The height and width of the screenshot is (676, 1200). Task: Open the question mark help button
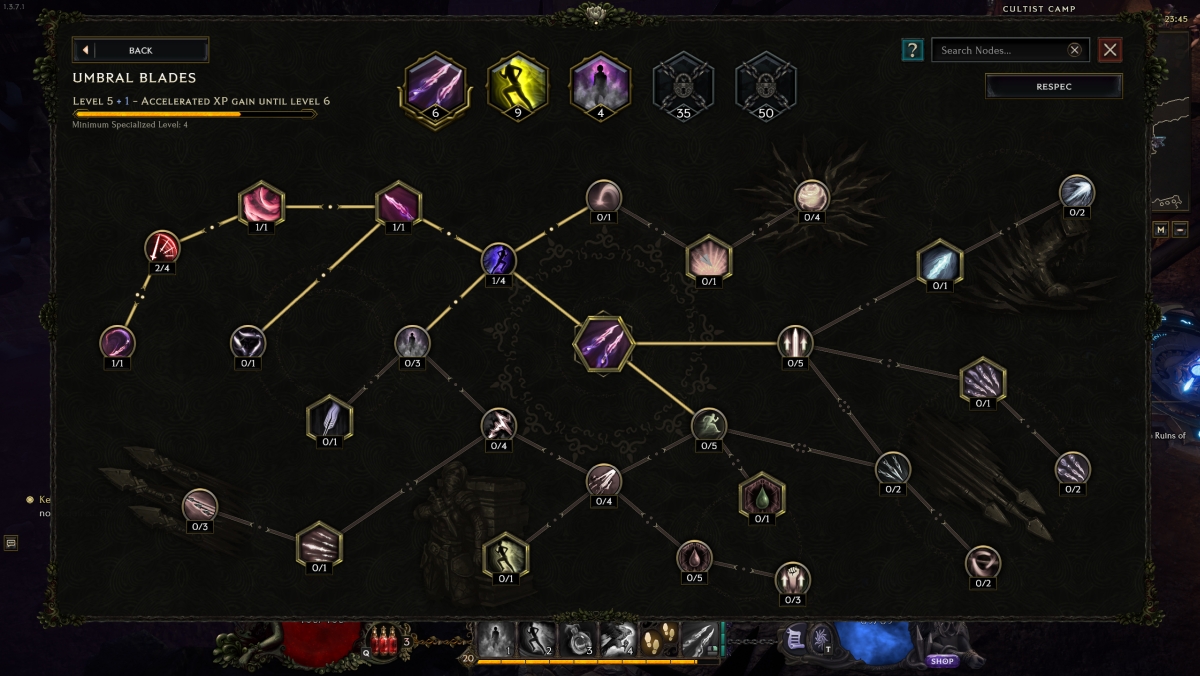pyautogui.click(x=912, y=50)
